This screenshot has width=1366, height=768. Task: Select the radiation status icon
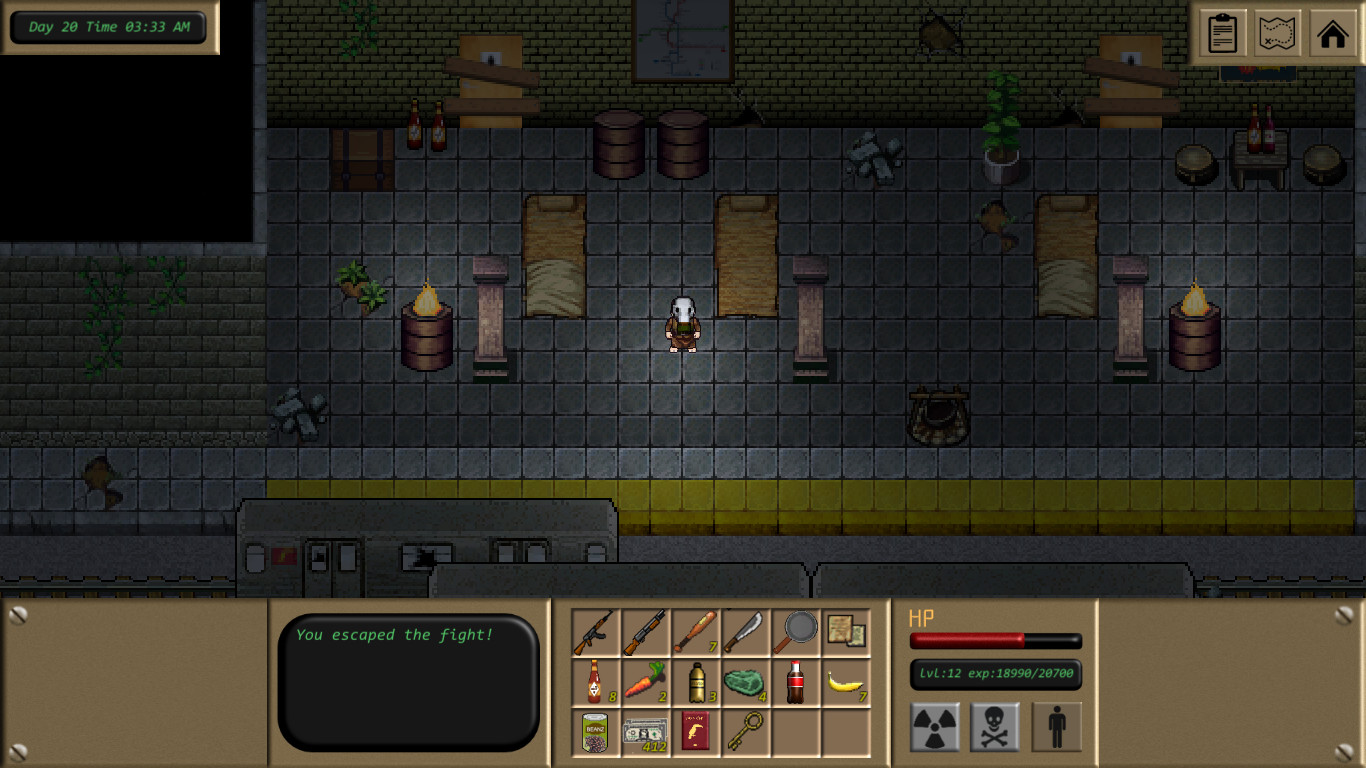(x=934, y=725)
